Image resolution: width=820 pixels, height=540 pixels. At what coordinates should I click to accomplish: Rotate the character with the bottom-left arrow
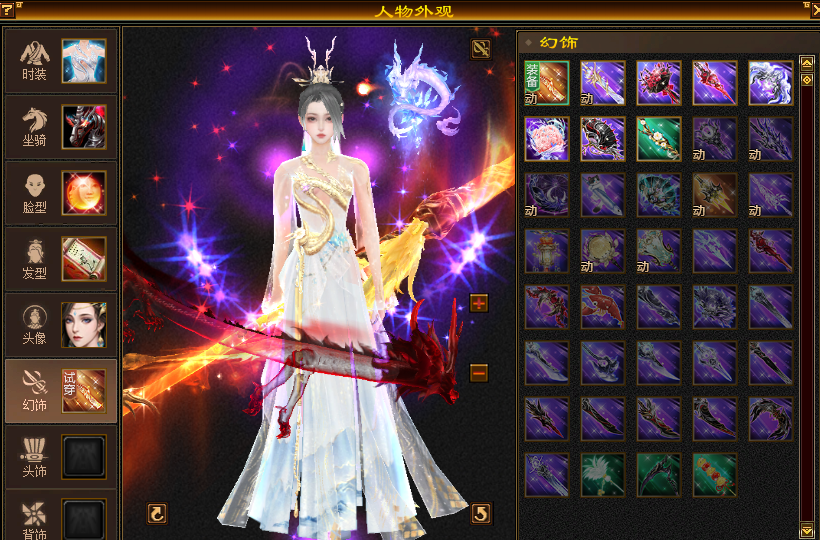[x=156, y=513]
